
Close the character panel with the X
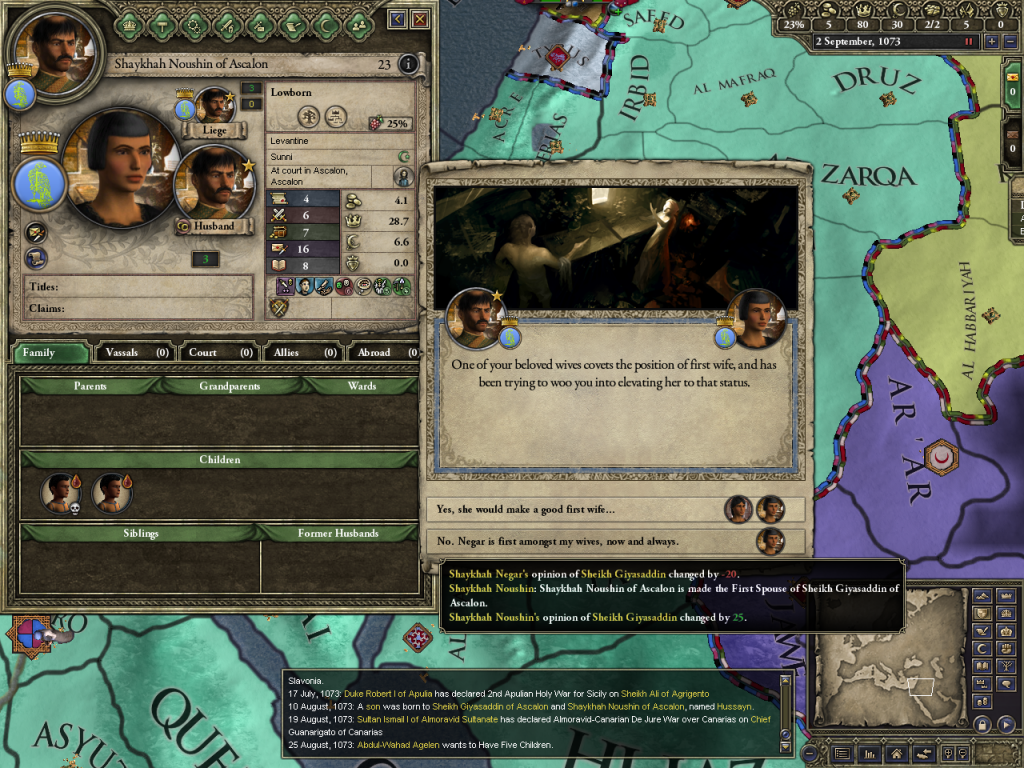[x=420, y=19]
